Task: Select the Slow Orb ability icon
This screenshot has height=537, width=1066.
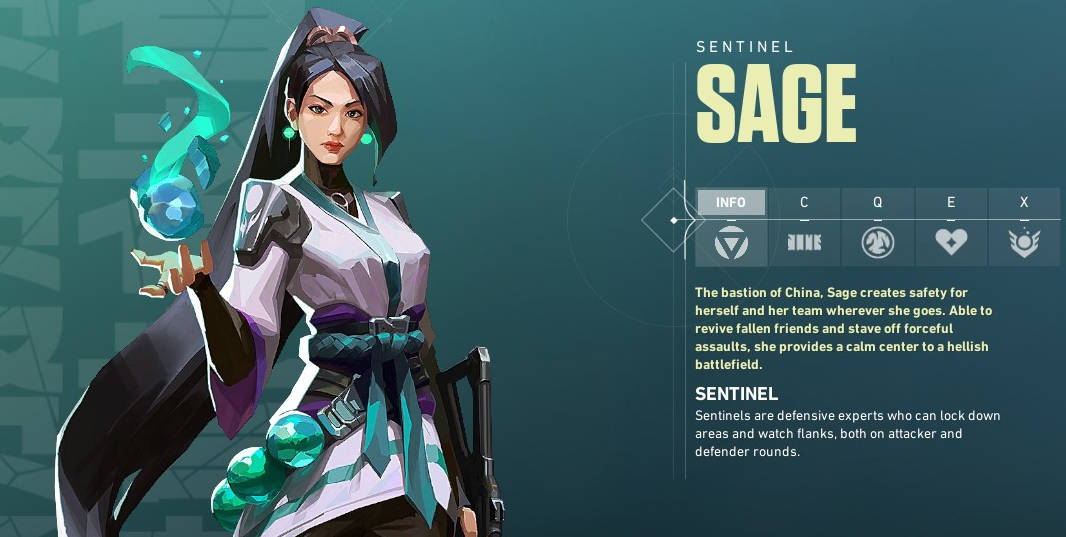Action: [877, 242]
